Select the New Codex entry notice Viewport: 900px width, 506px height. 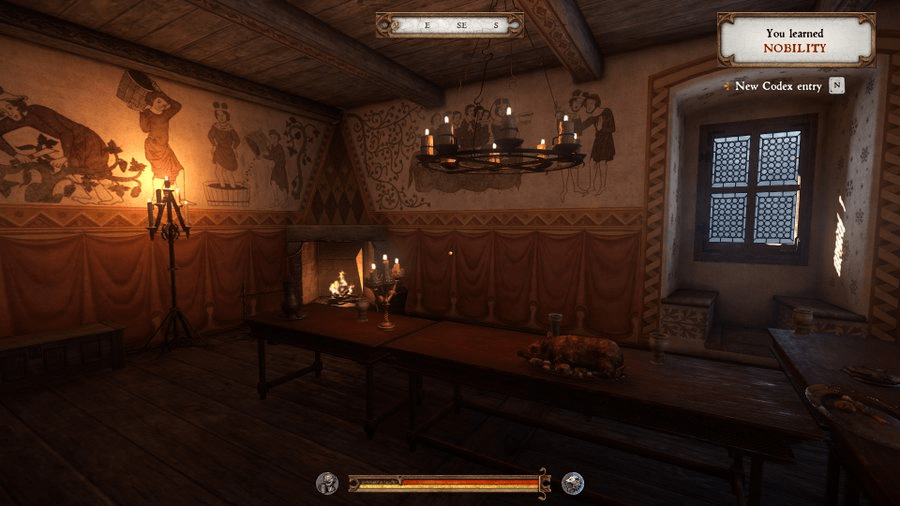tap(779, 86)
